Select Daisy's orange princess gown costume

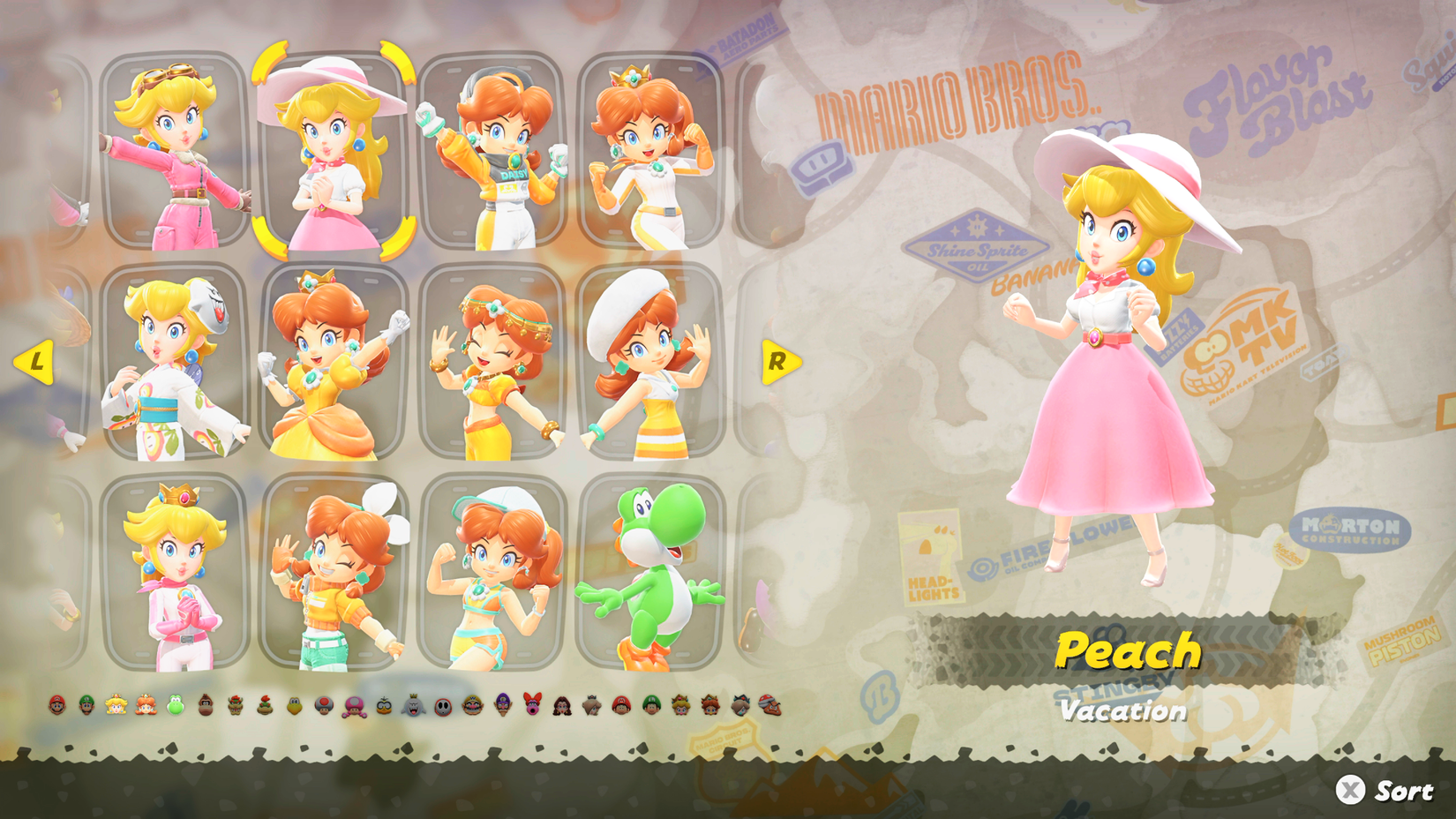point(326,371)
